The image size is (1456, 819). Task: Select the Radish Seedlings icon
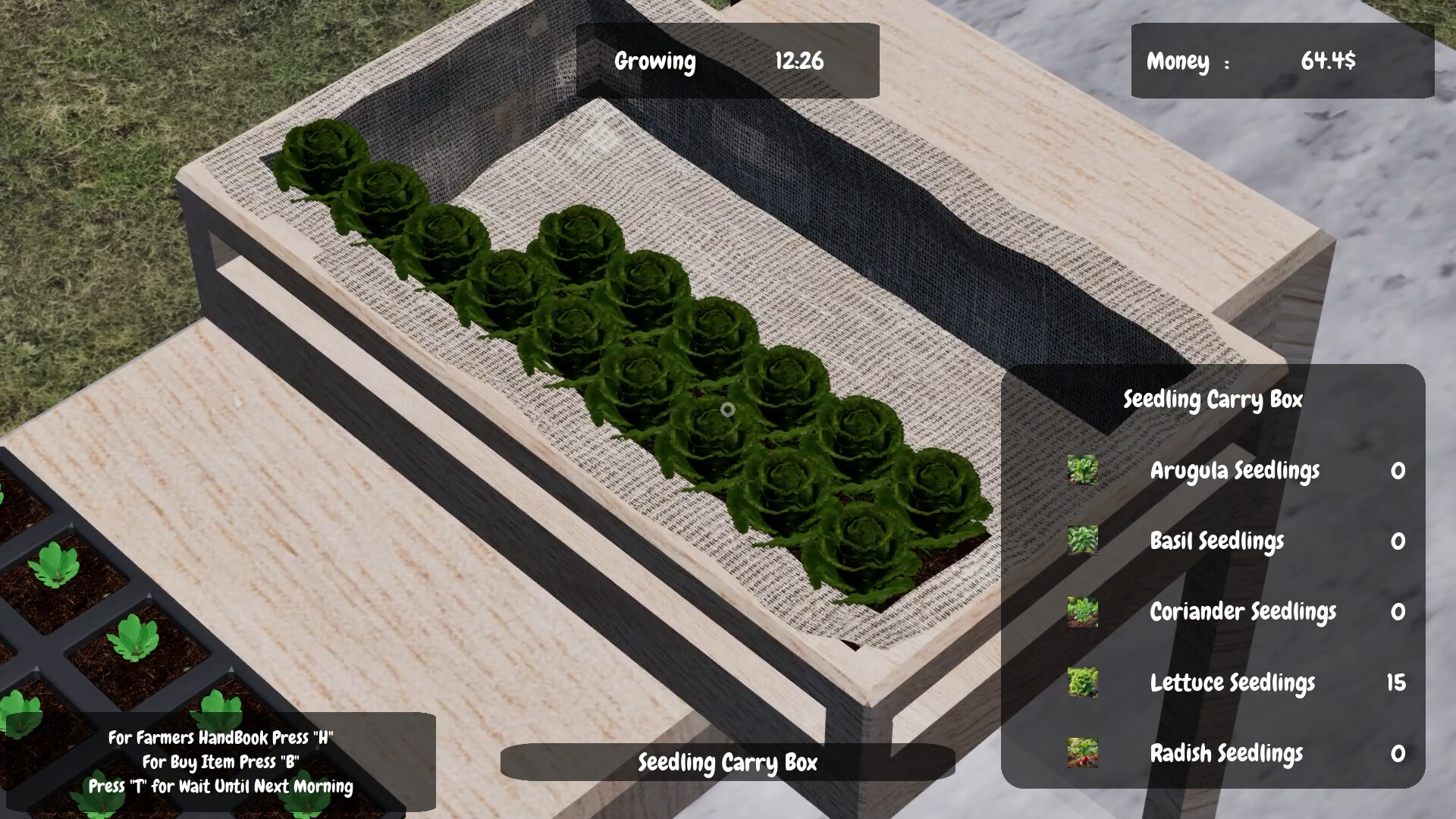(x=1083, y=754)
